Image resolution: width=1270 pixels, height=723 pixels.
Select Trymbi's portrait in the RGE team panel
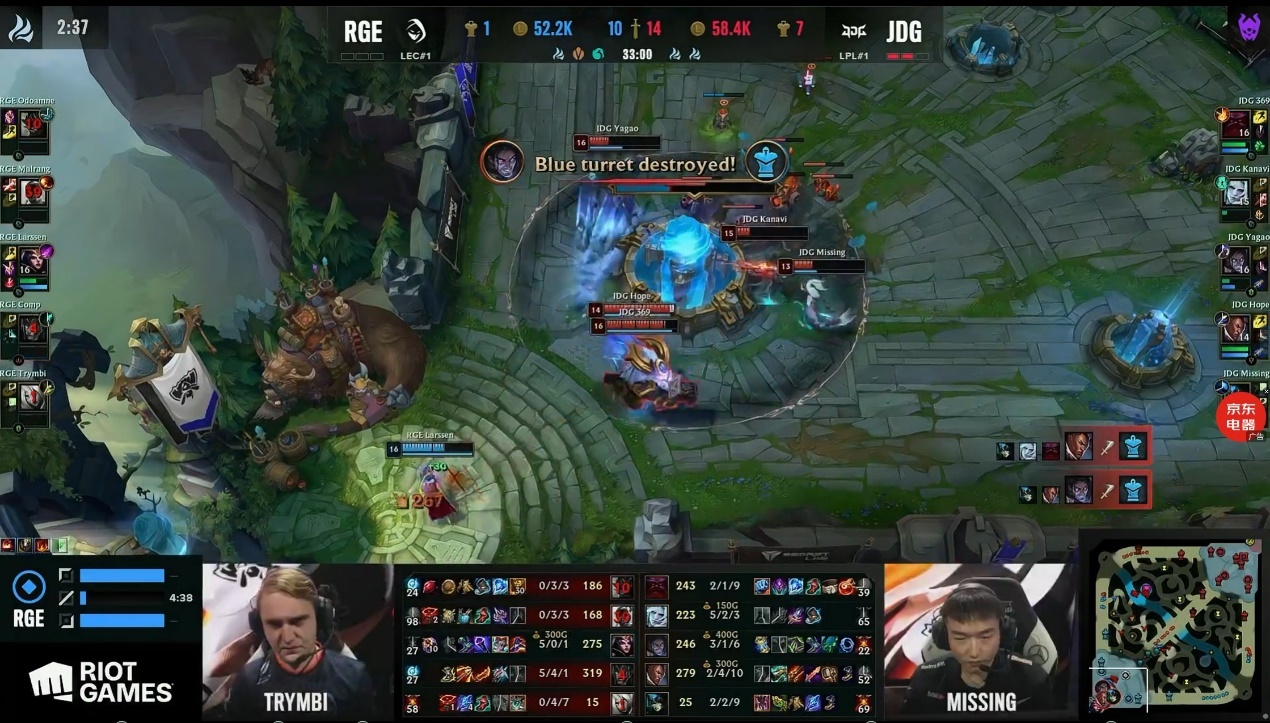coord(33,397)
